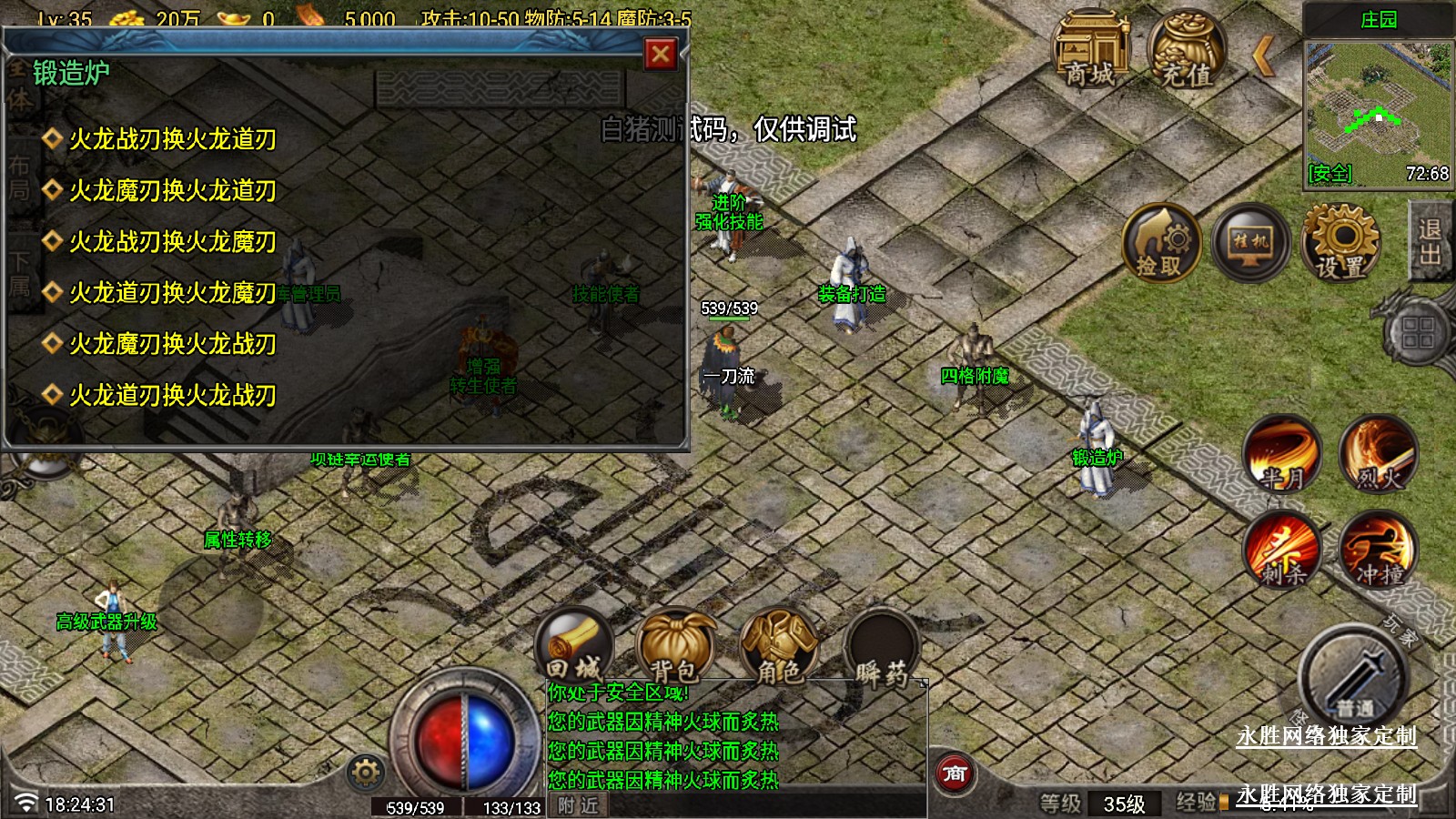Select 火龙战刃换火龙道刃 exchange option

tap(172, 139)
